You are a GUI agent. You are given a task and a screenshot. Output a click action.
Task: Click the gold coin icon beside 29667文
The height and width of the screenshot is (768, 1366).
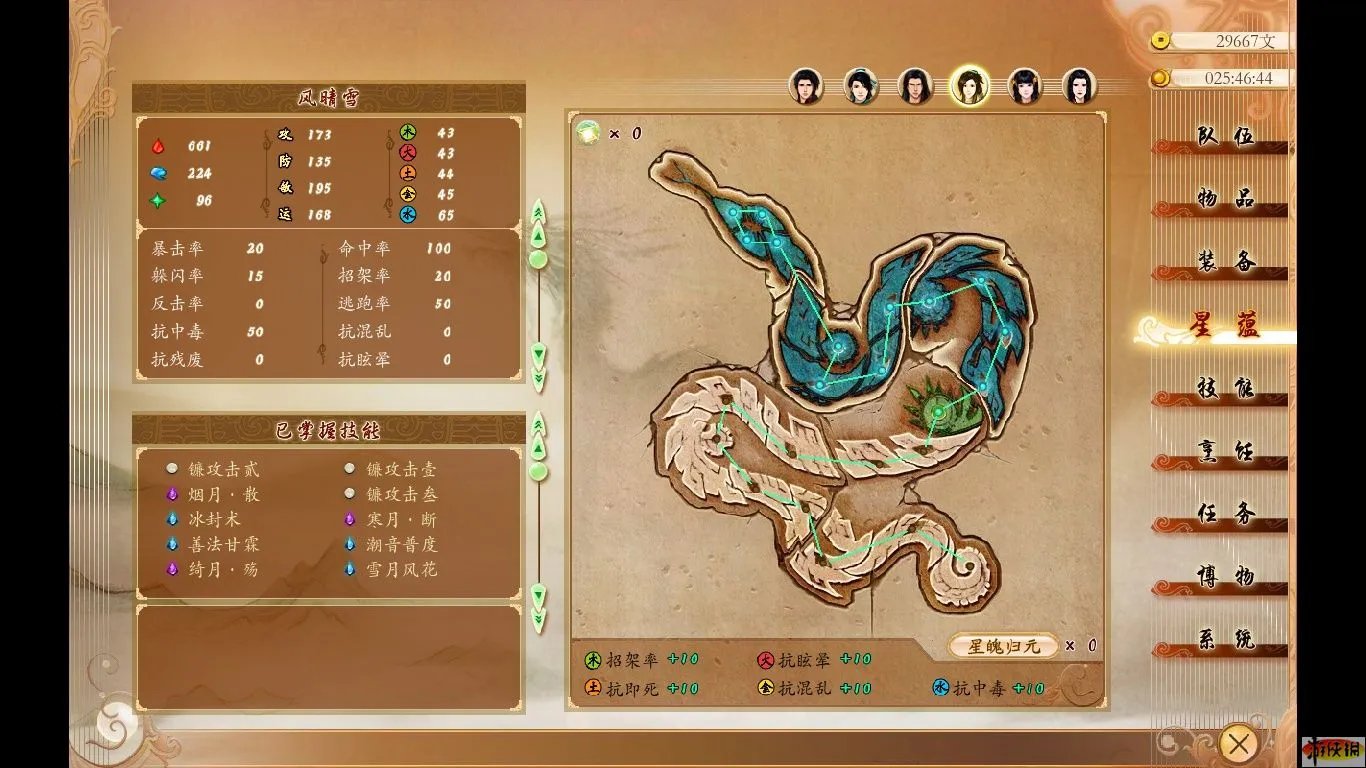tap(1160, 42)
